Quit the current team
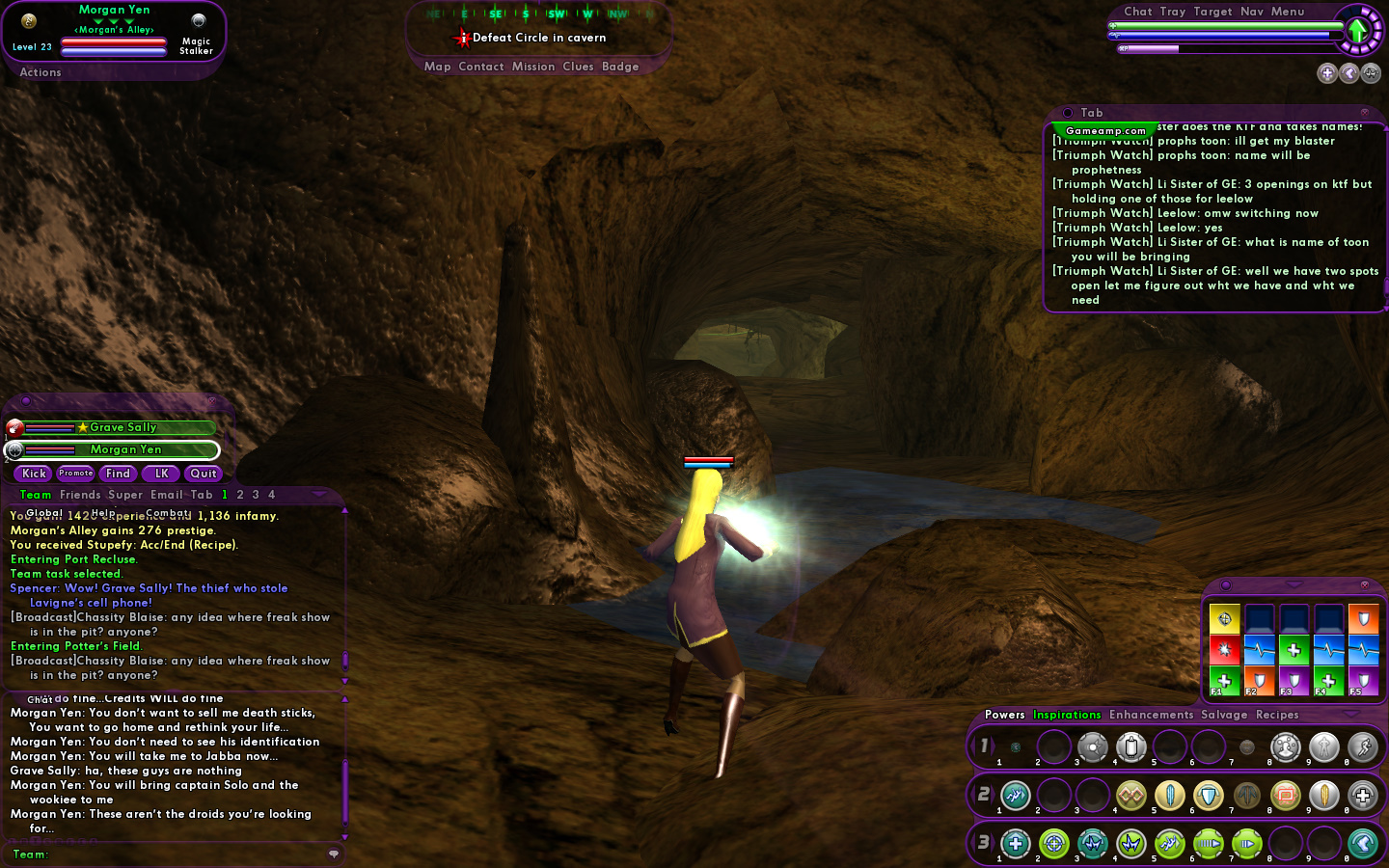This screenshot has height=868, width=1389. tap(204, 474)
